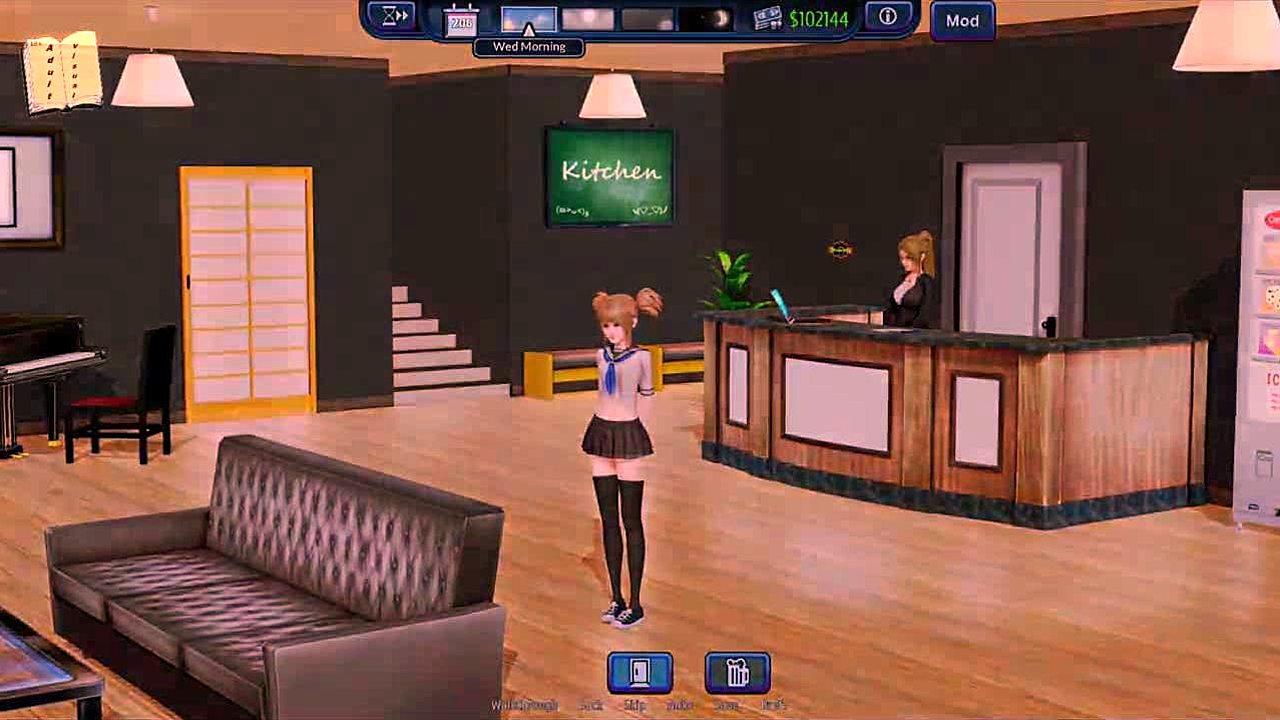Toggle Auto in the quick menu

coord(680,705)
